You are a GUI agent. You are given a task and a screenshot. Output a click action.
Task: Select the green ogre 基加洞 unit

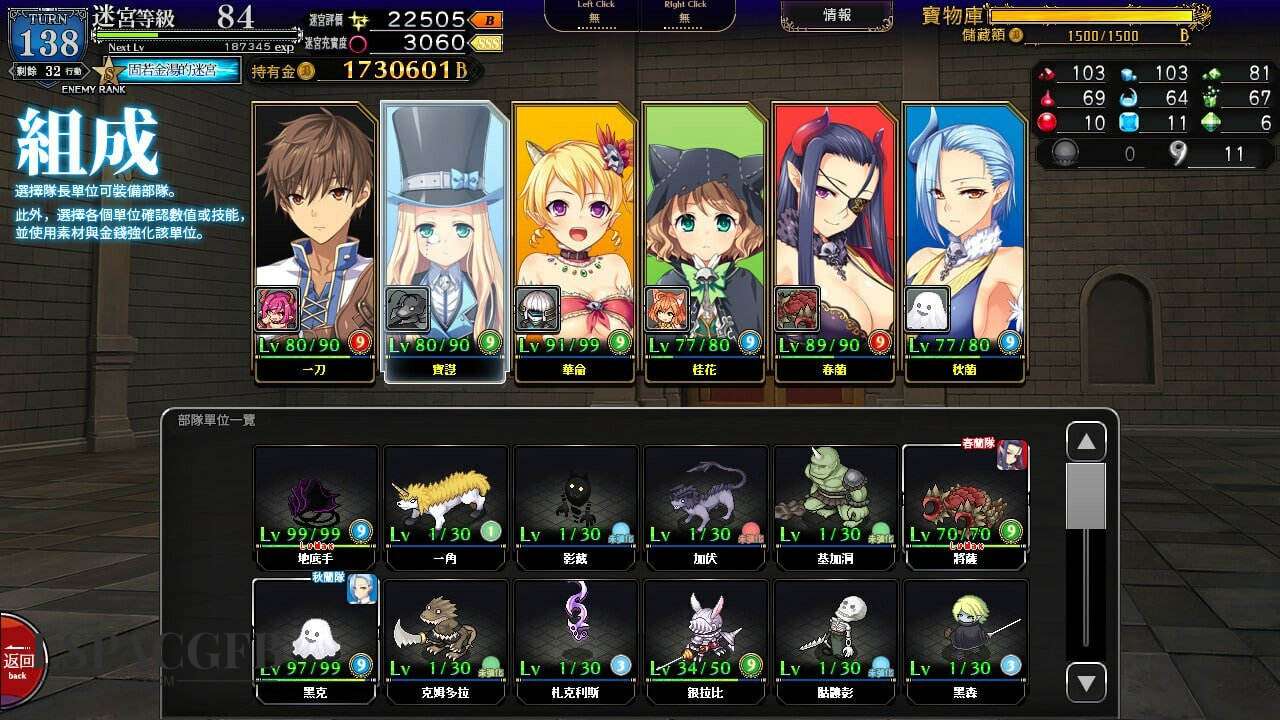(836, 505)
